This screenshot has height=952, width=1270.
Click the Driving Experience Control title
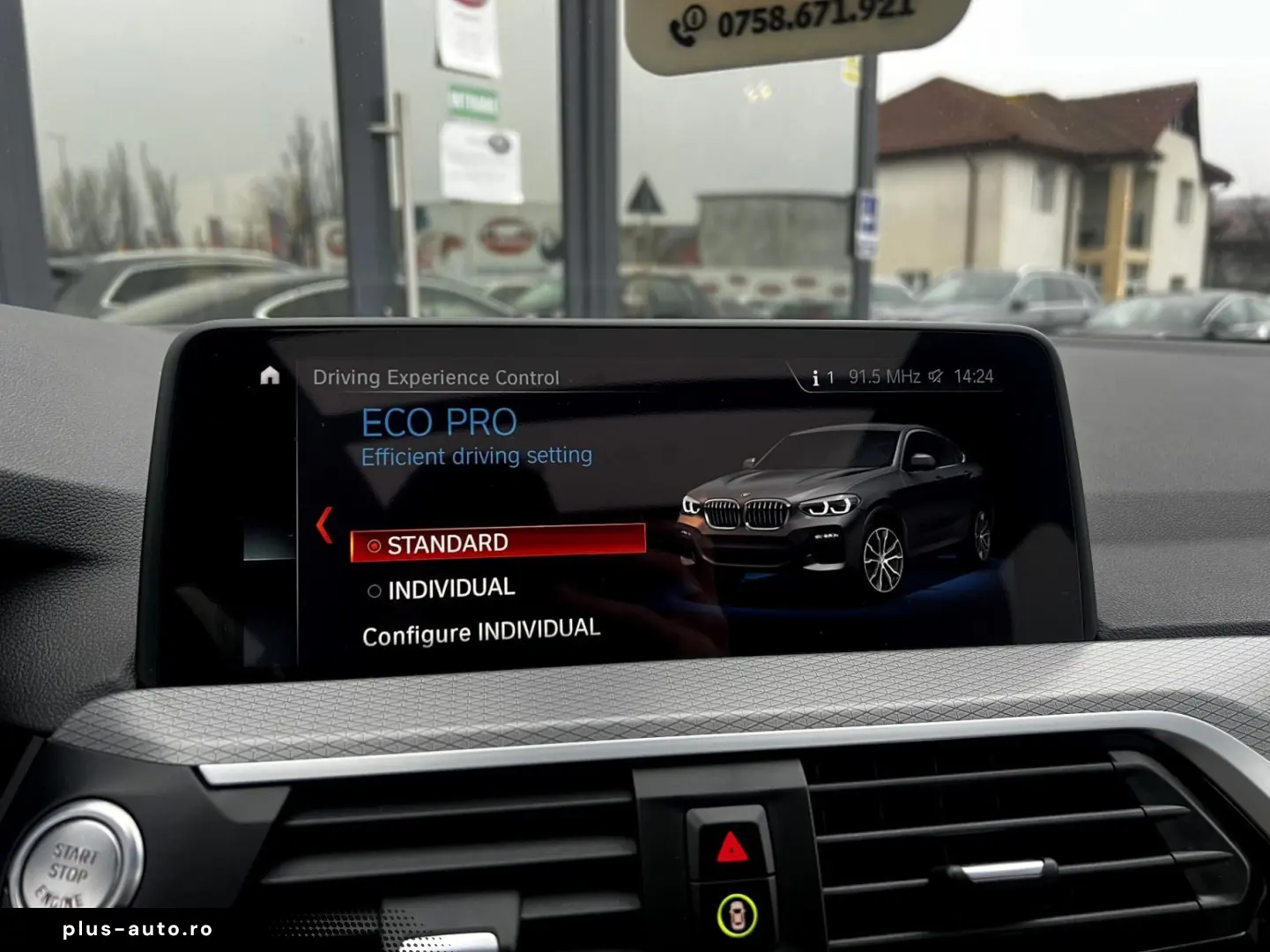438,376
